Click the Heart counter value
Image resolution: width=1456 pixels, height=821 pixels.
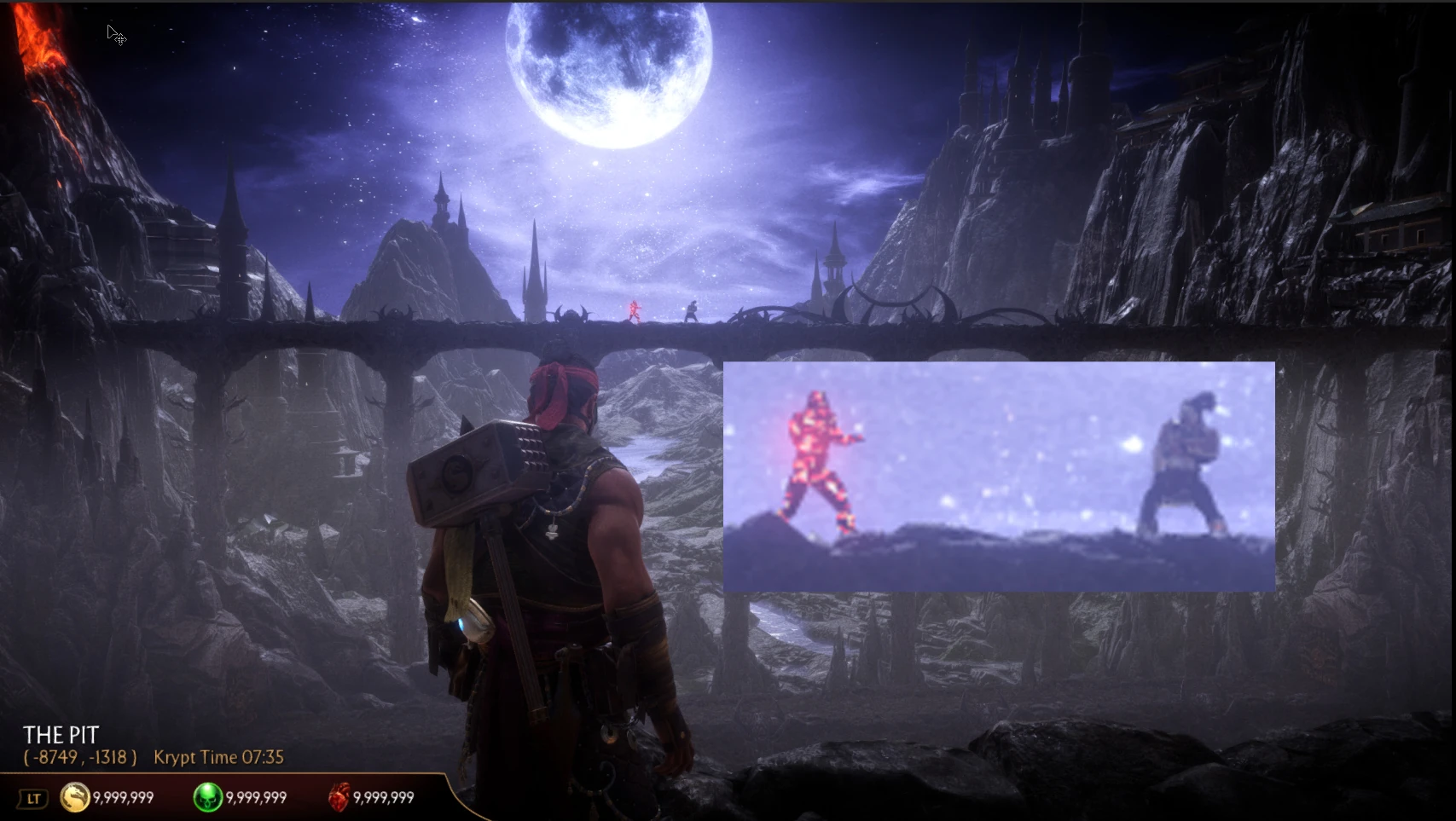385,798
